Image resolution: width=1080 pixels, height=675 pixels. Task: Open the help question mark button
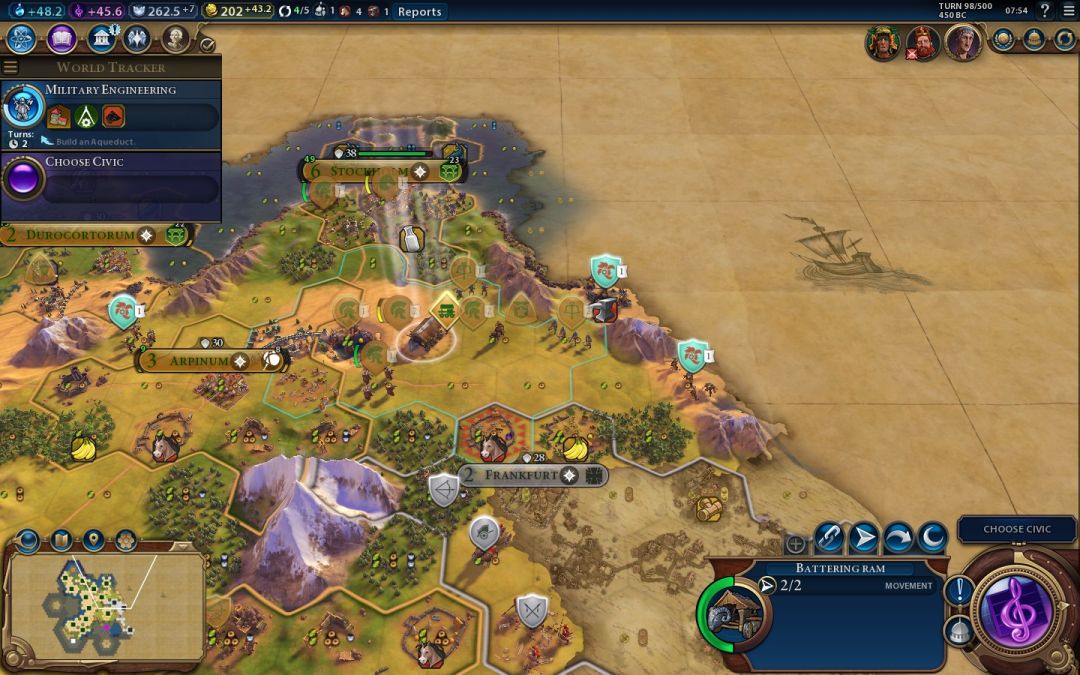coord(1045,12)
